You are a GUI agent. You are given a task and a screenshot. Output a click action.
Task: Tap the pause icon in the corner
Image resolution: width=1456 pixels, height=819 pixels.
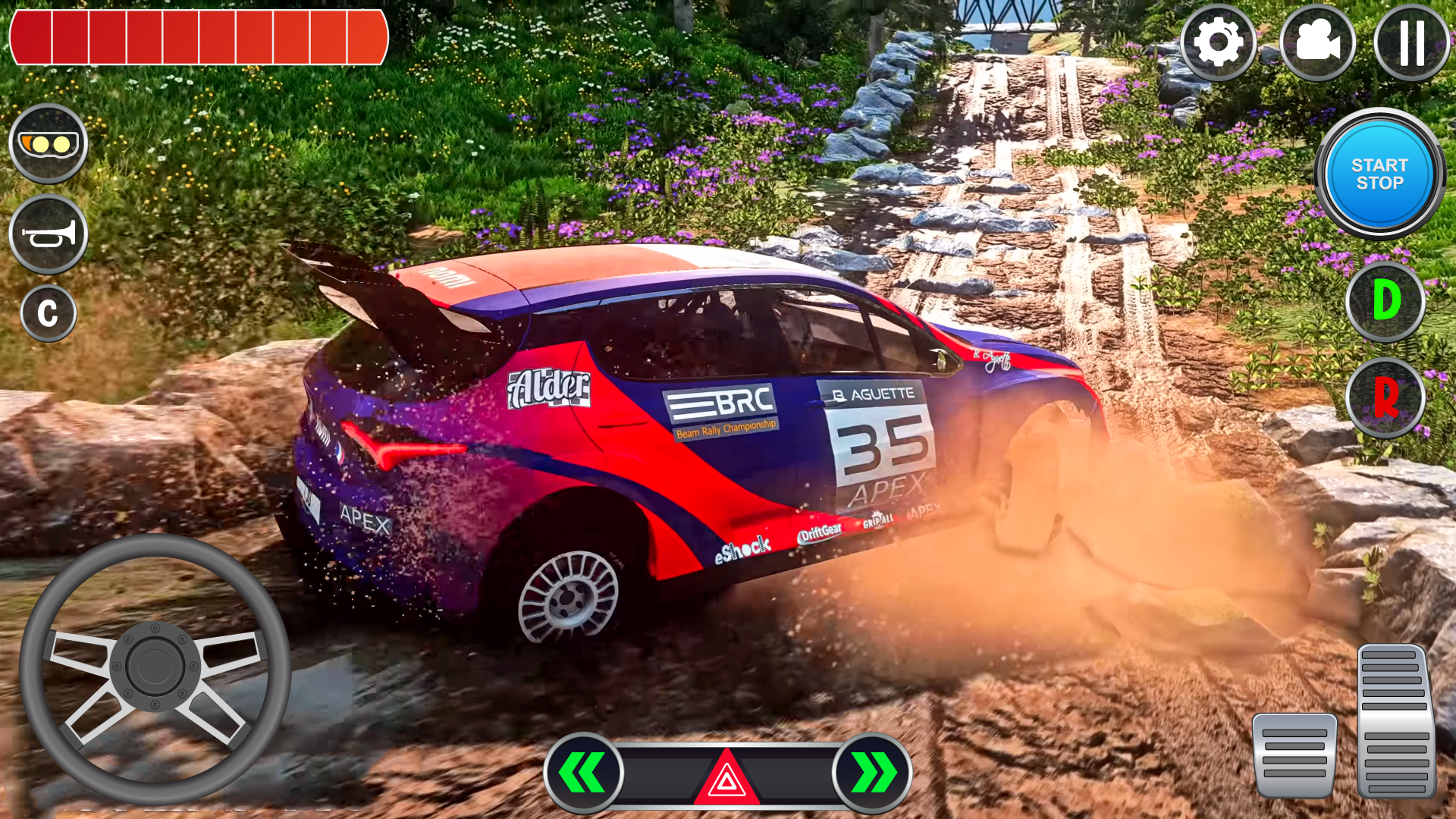pos(1411,41)
